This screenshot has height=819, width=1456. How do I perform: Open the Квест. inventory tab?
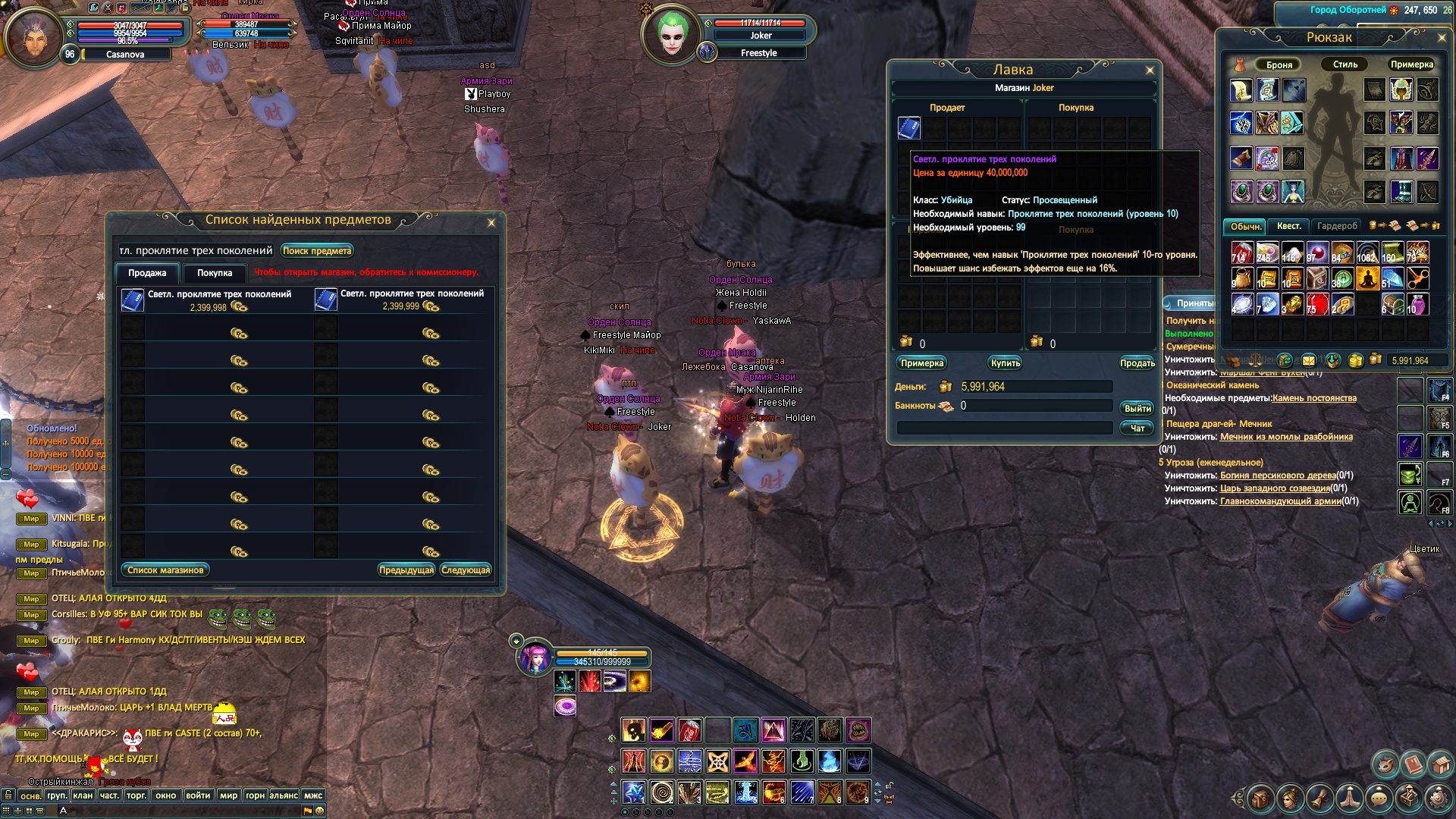pyautogui.click(x=1288, y=226)
